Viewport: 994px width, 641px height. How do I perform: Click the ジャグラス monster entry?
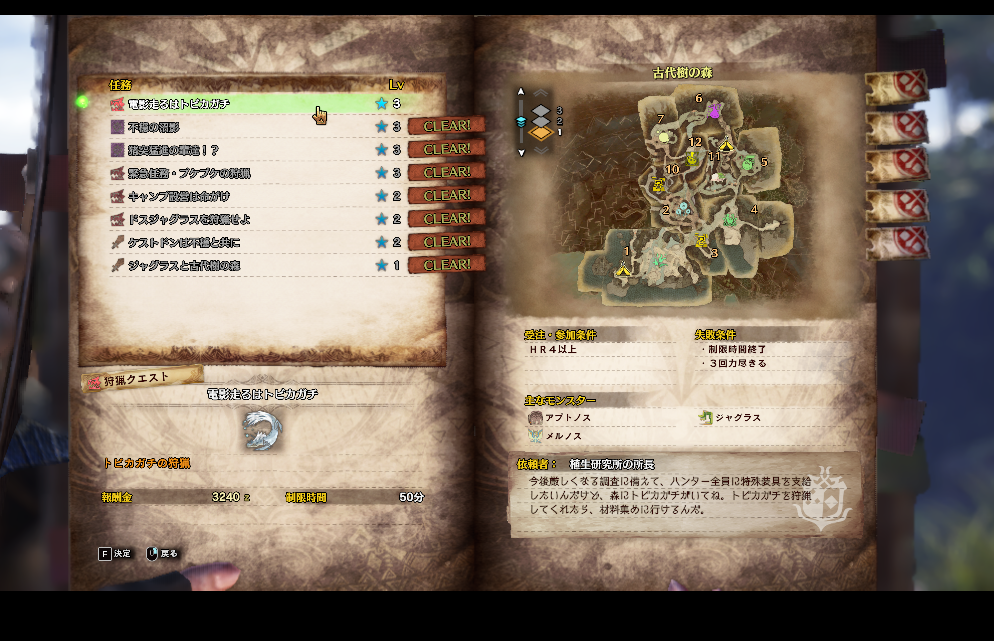pos(735,417)
